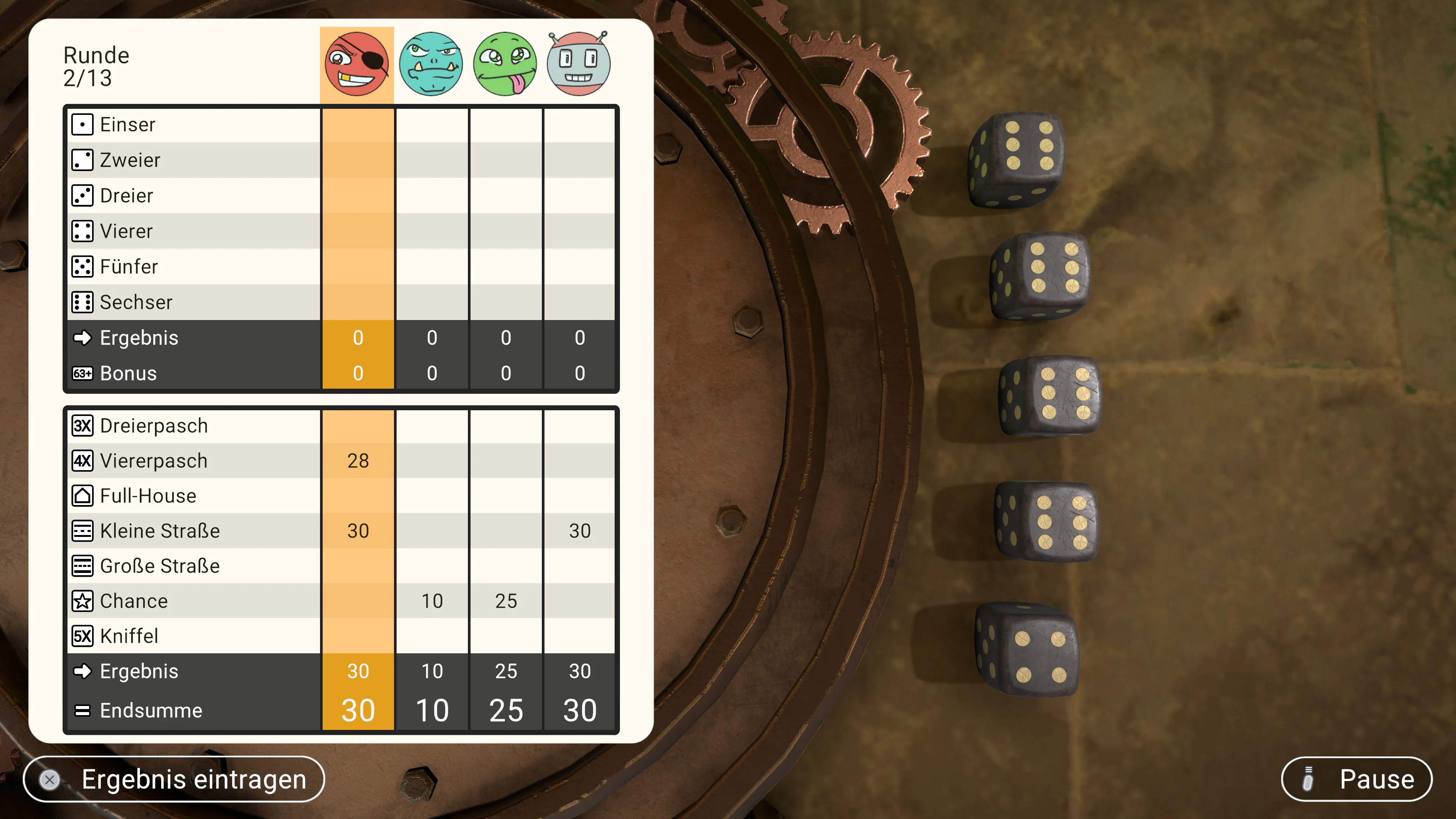Screen dimensions: 1456x819
Task: Click the Viererpasch cell showing 28
Action: (358, 461)
